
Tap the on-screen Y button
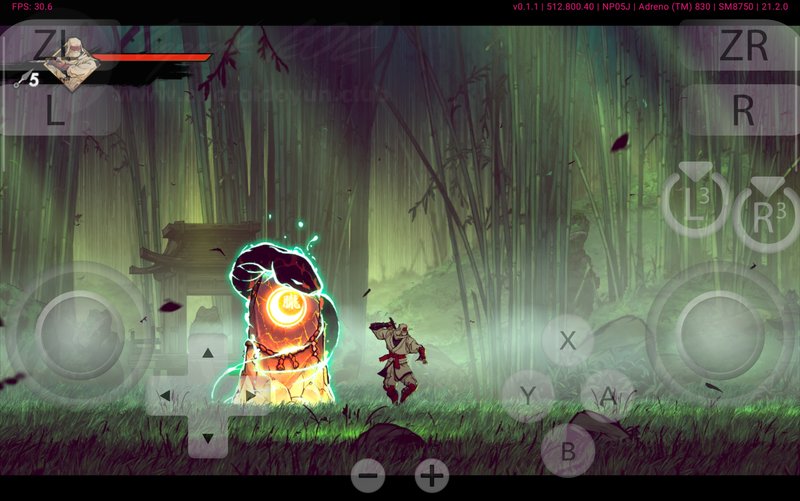tap(527, 396)
